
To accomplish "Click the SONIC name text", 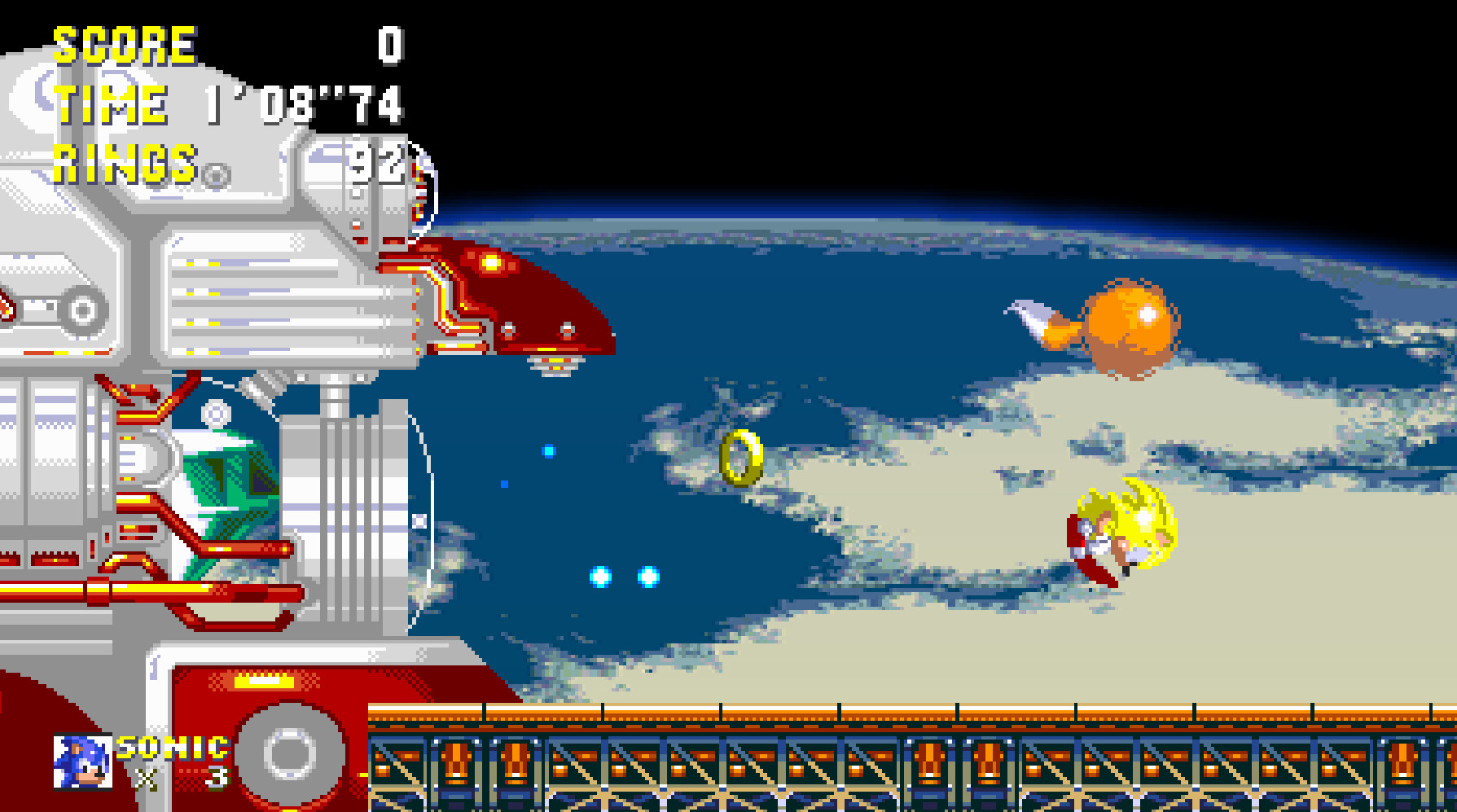I will point(171,745).
